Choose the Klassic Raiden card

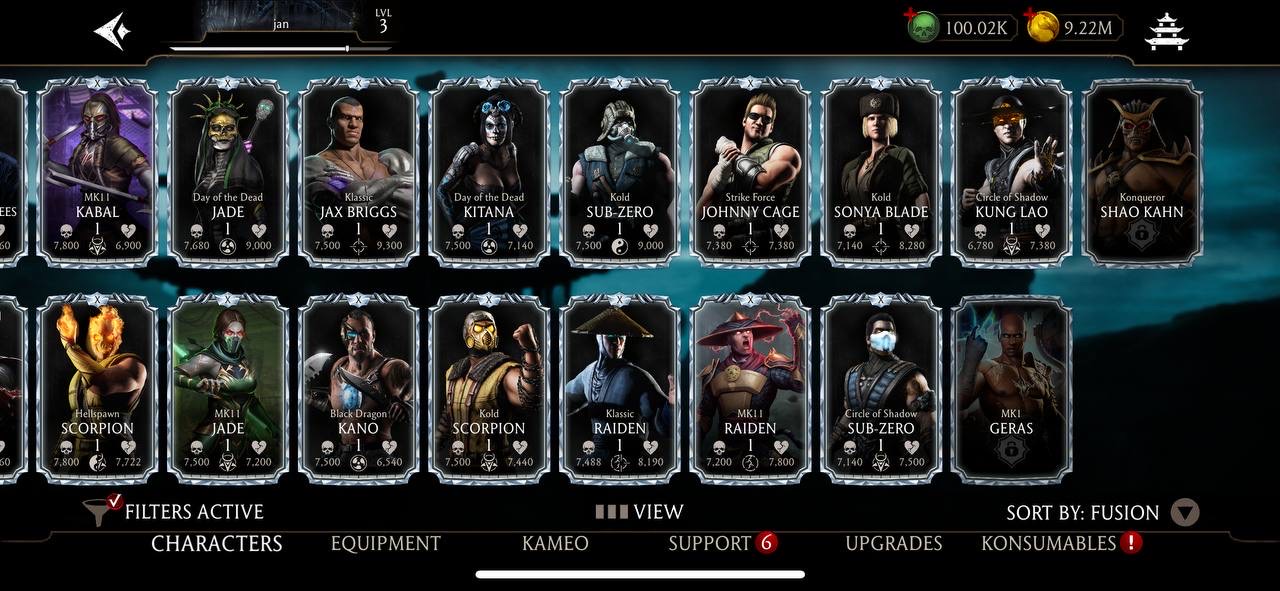[619, 387]
